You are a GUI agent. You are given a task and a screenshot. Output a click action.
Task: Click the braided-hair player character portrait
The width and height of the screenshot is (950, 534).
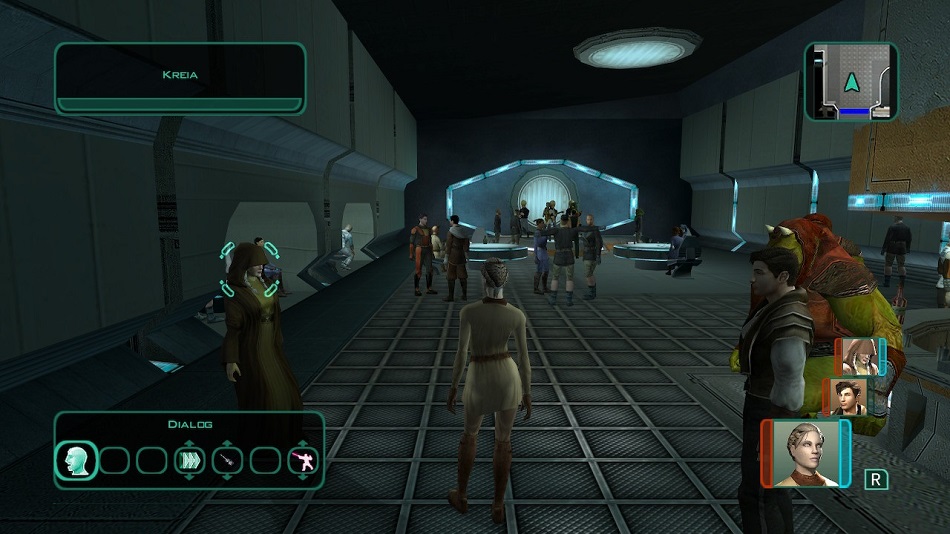803,453
